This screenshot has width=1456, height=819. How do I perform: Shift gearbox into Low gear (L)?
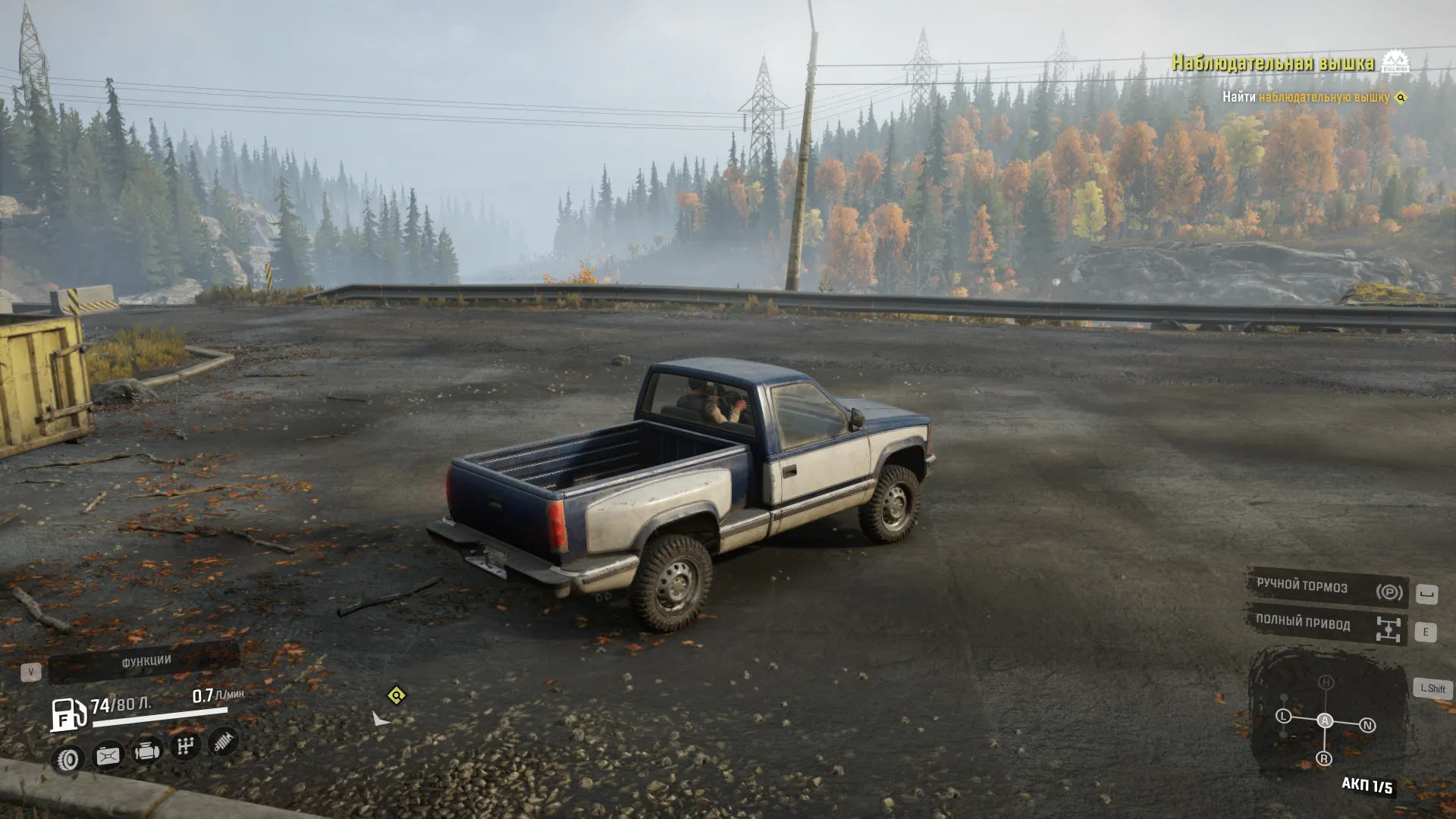click(1283, 716)
